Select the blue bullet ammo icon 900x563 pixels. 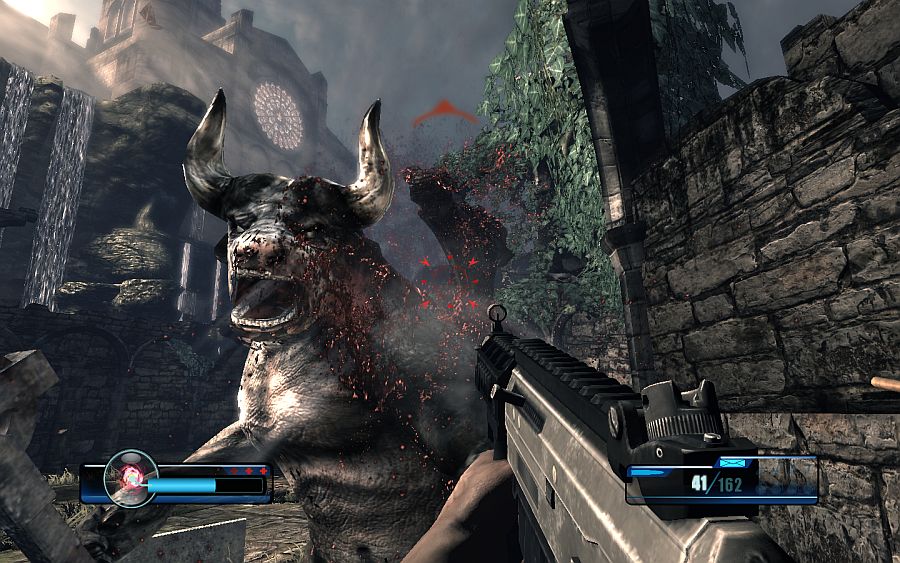(x=647, y=470)
